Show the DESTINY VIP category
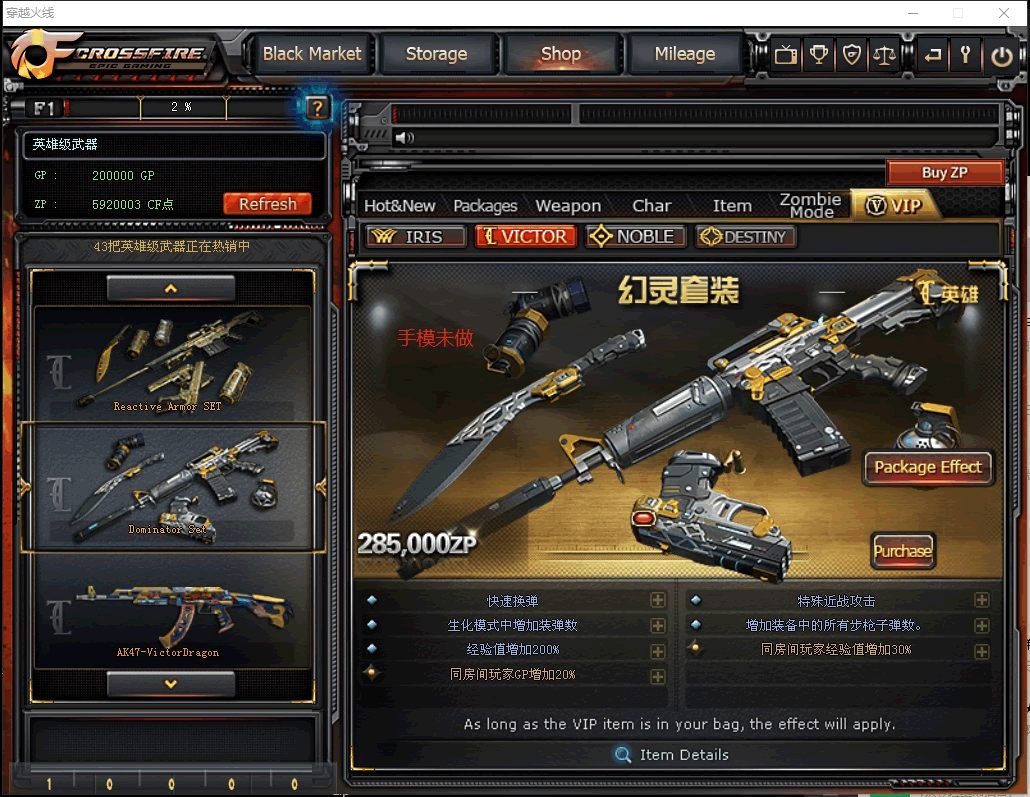1030x797 pixels. 746,237
